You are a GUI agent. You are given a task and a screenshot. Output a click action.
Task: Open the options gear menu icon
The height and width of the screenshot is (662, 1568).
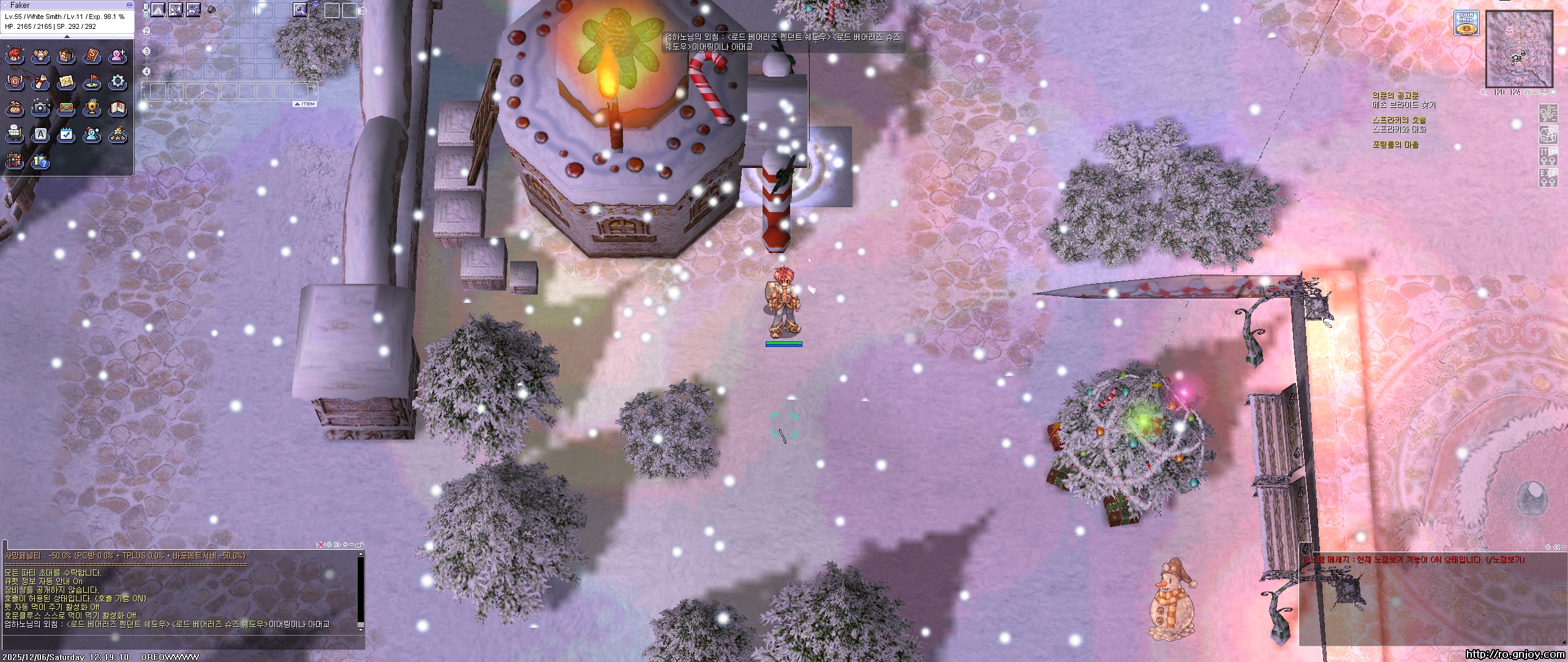pyautogui.click(x=118, y=82)
